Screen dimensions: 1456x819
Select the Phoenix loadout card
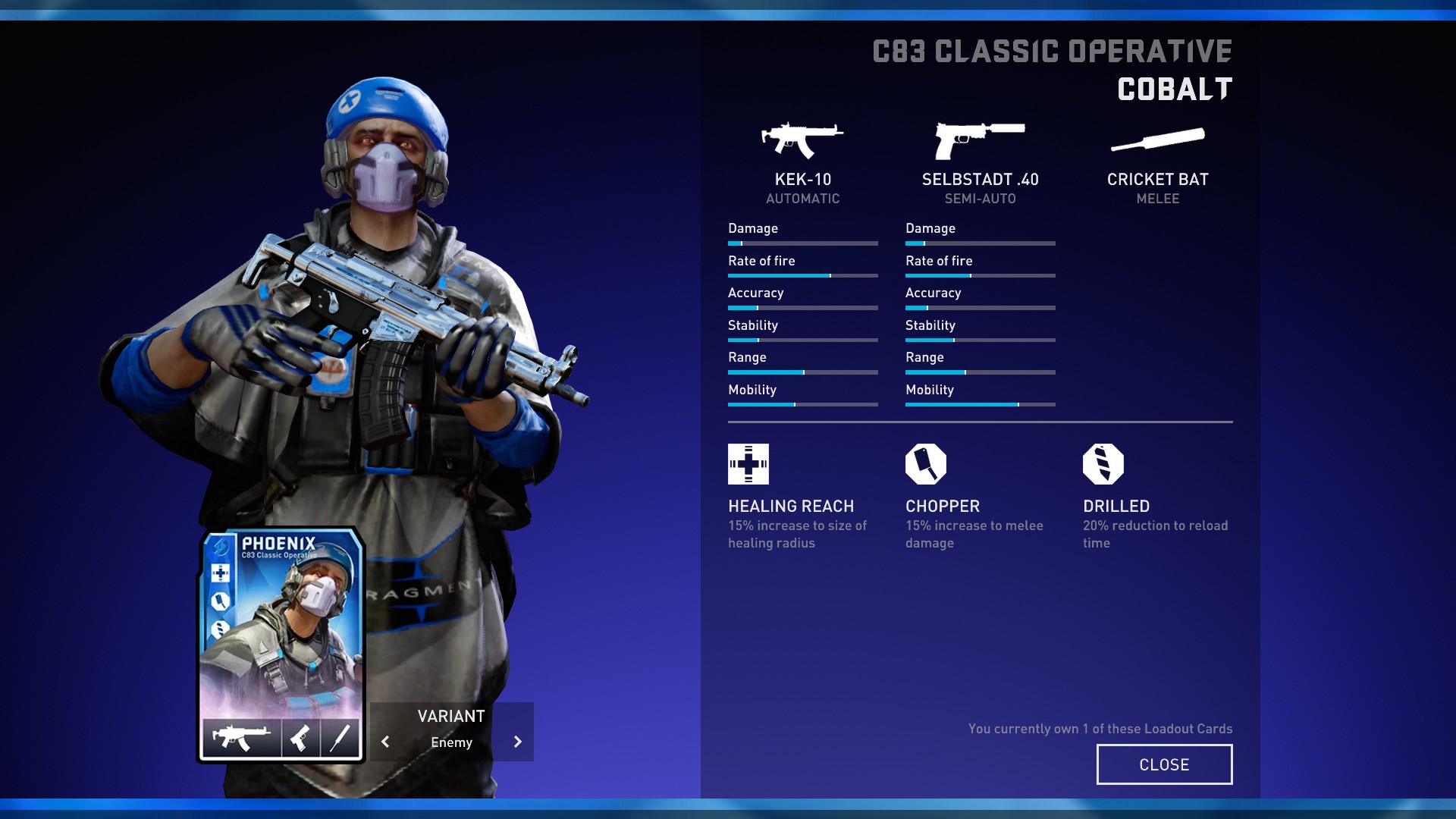281,645
